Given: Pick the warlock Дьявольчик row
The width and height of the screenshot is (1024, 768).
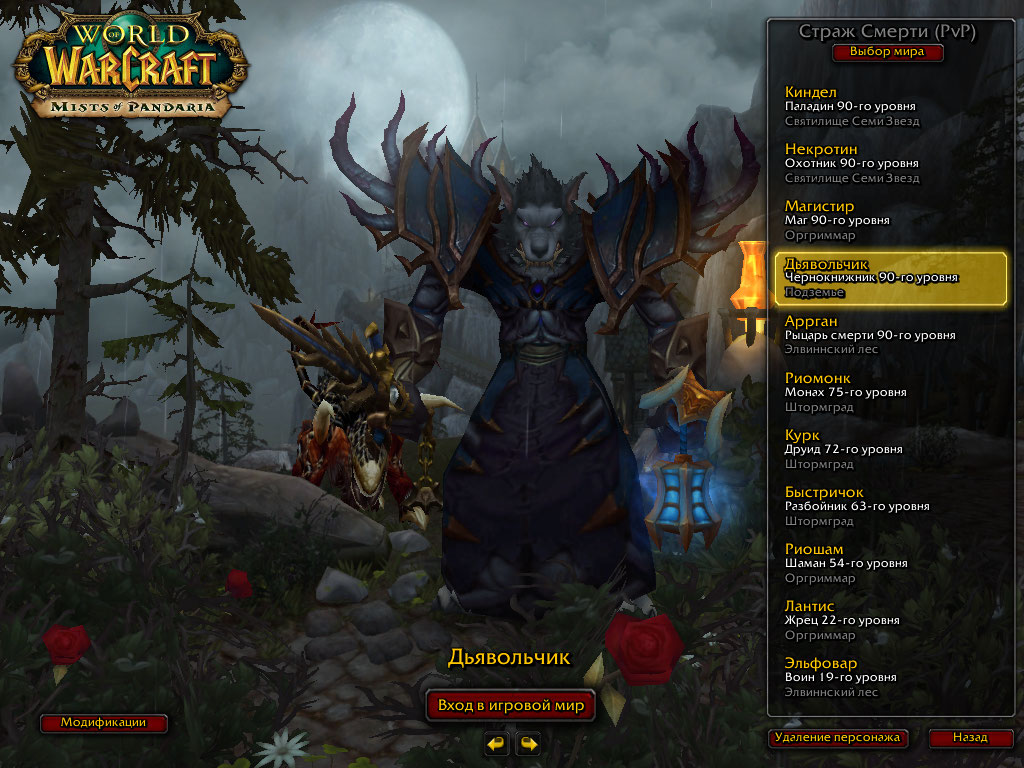Looking at the screenshot, I should (x=889, y=278).
